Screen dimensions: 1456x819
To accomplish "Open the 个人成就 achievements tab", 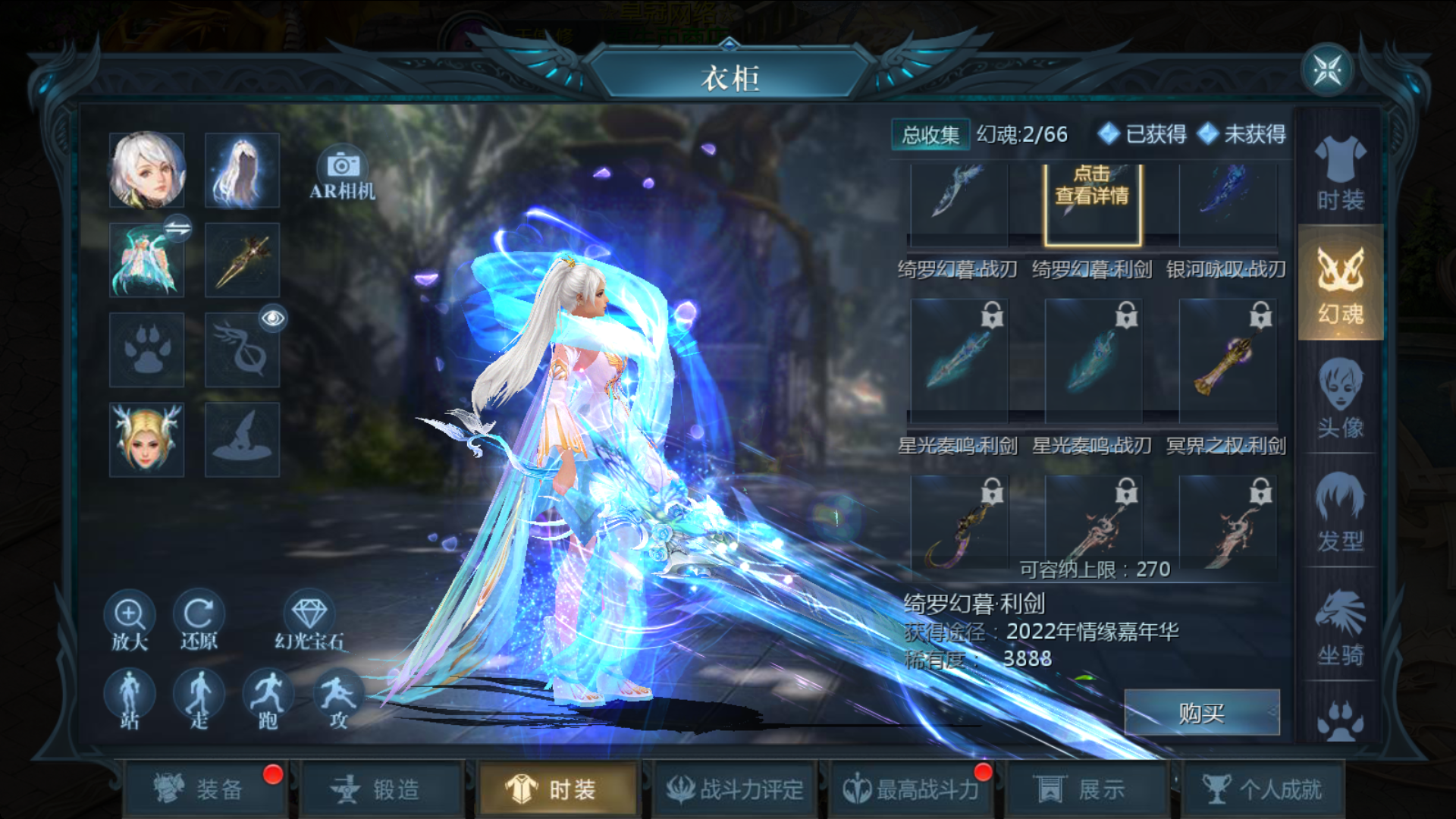I will click(1263, 789).
